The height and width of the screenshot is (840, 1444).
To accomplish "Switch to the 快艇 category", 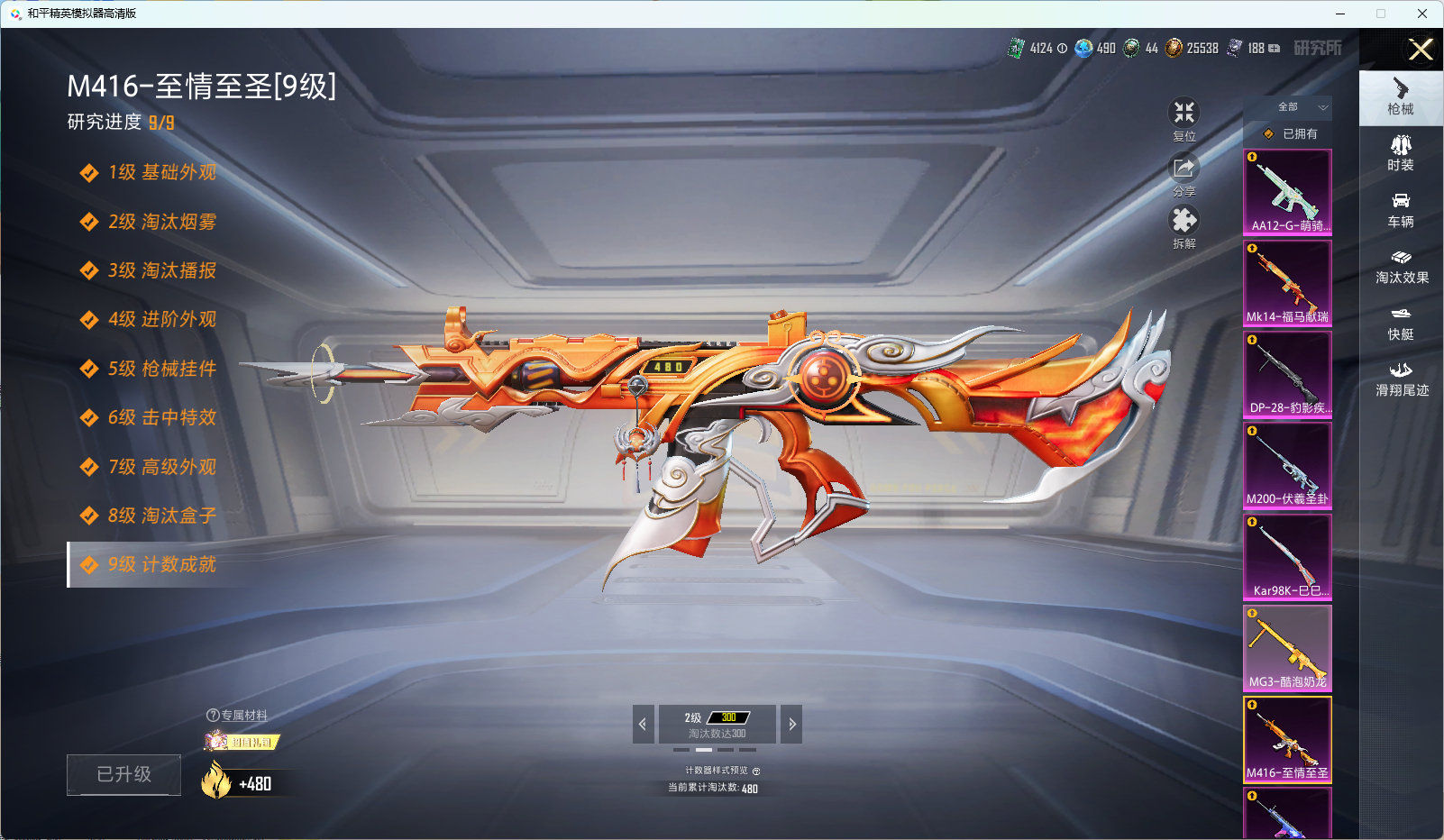I will (1401, 323).
